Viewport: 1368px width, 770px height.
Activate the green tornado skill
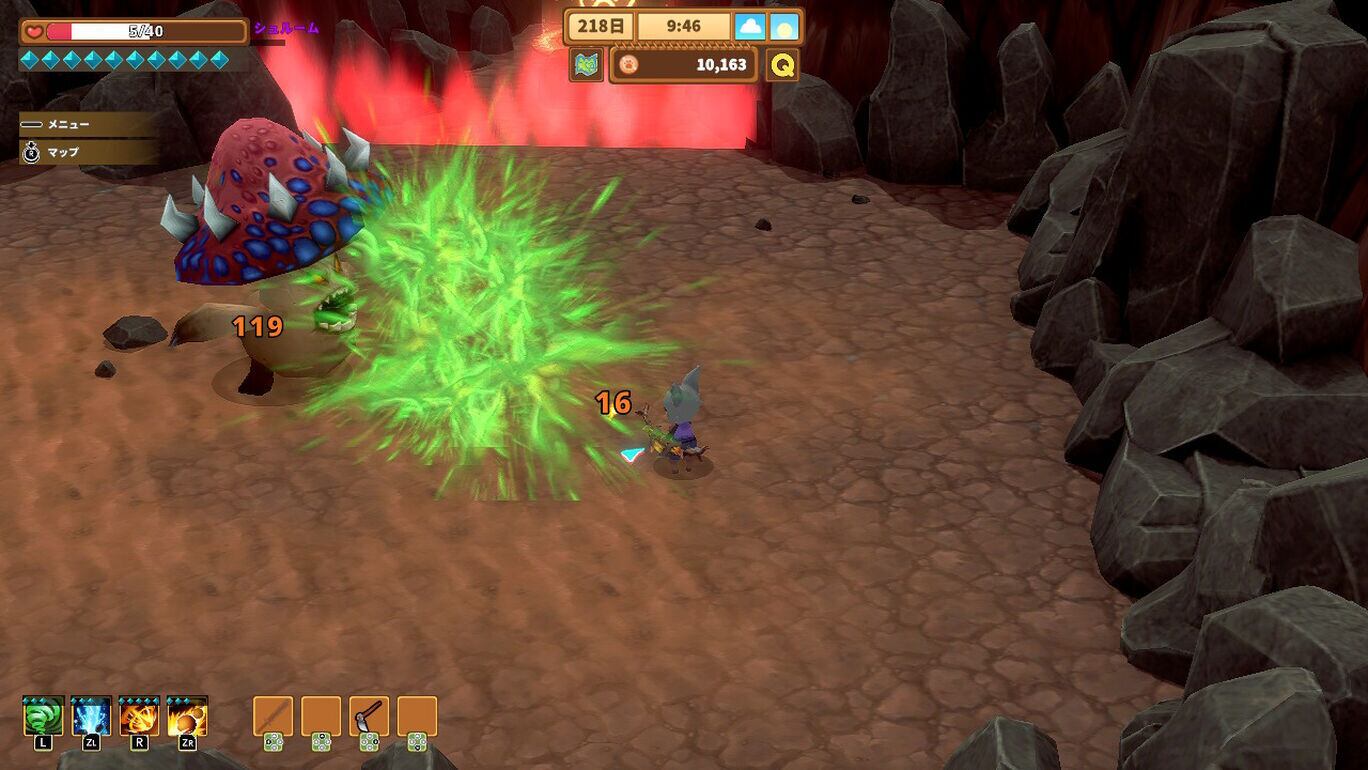click(x=43, y=717)
